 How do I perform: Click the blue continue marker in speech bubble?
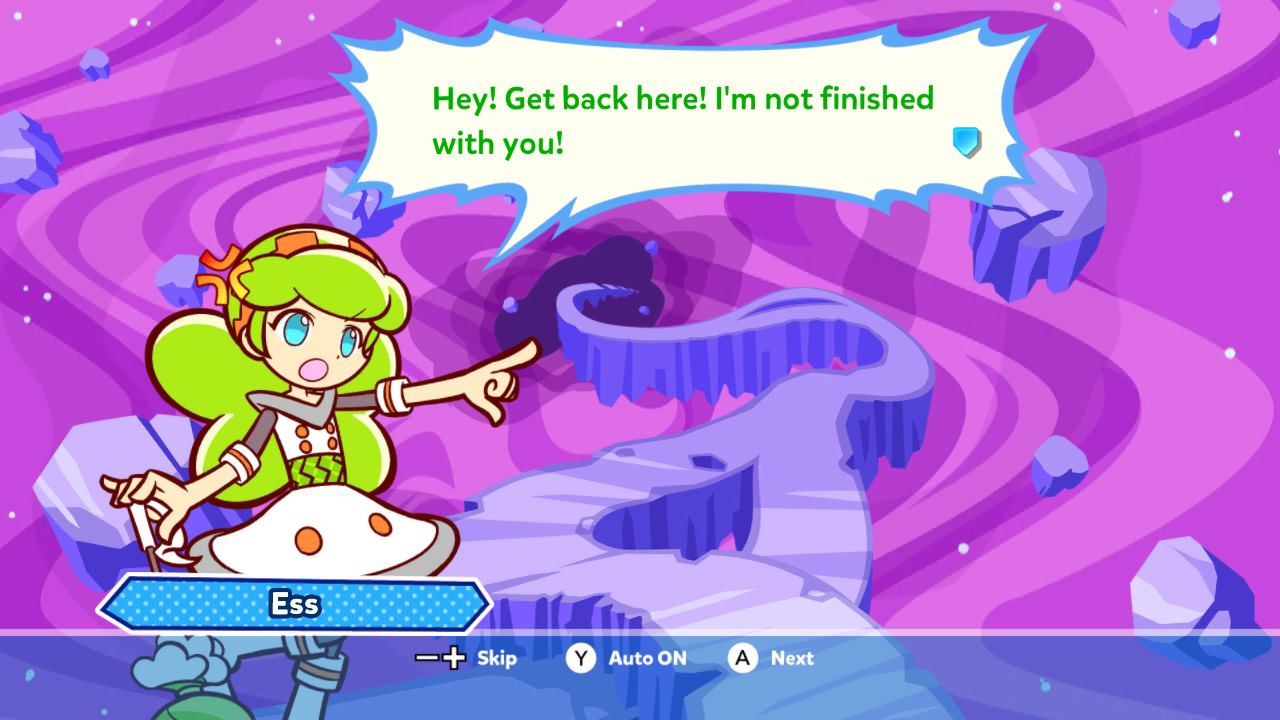(x=966, y=142)
